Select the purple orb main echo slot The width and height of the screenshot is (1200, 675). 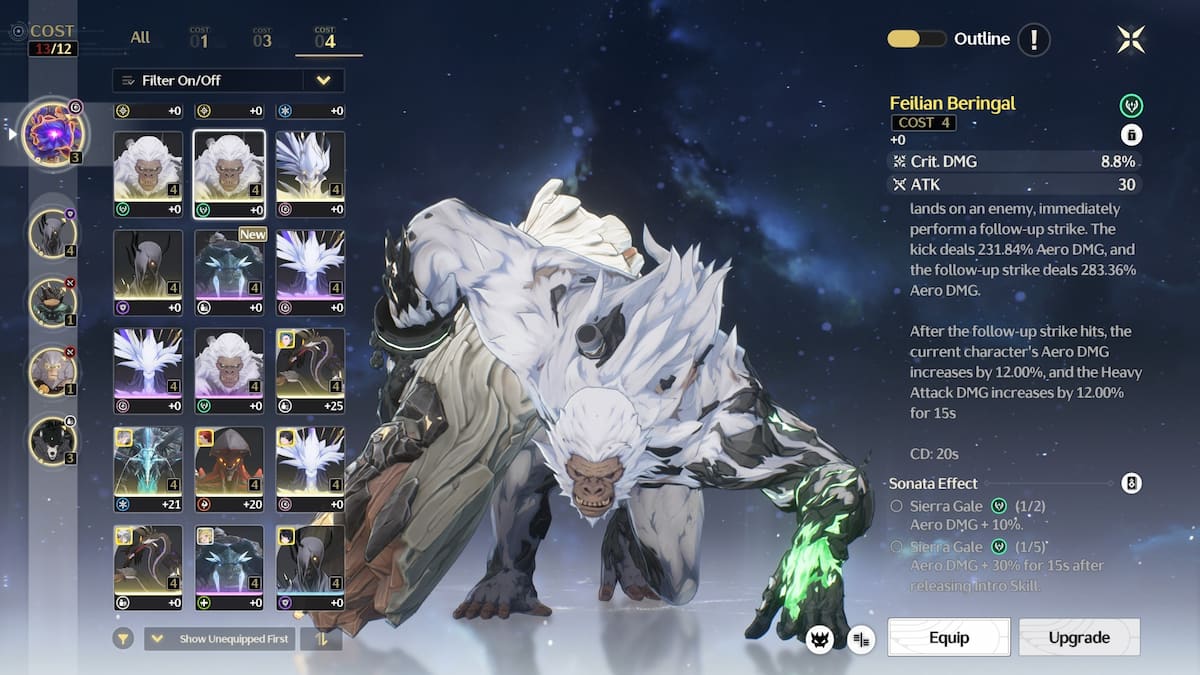[55, 133]
